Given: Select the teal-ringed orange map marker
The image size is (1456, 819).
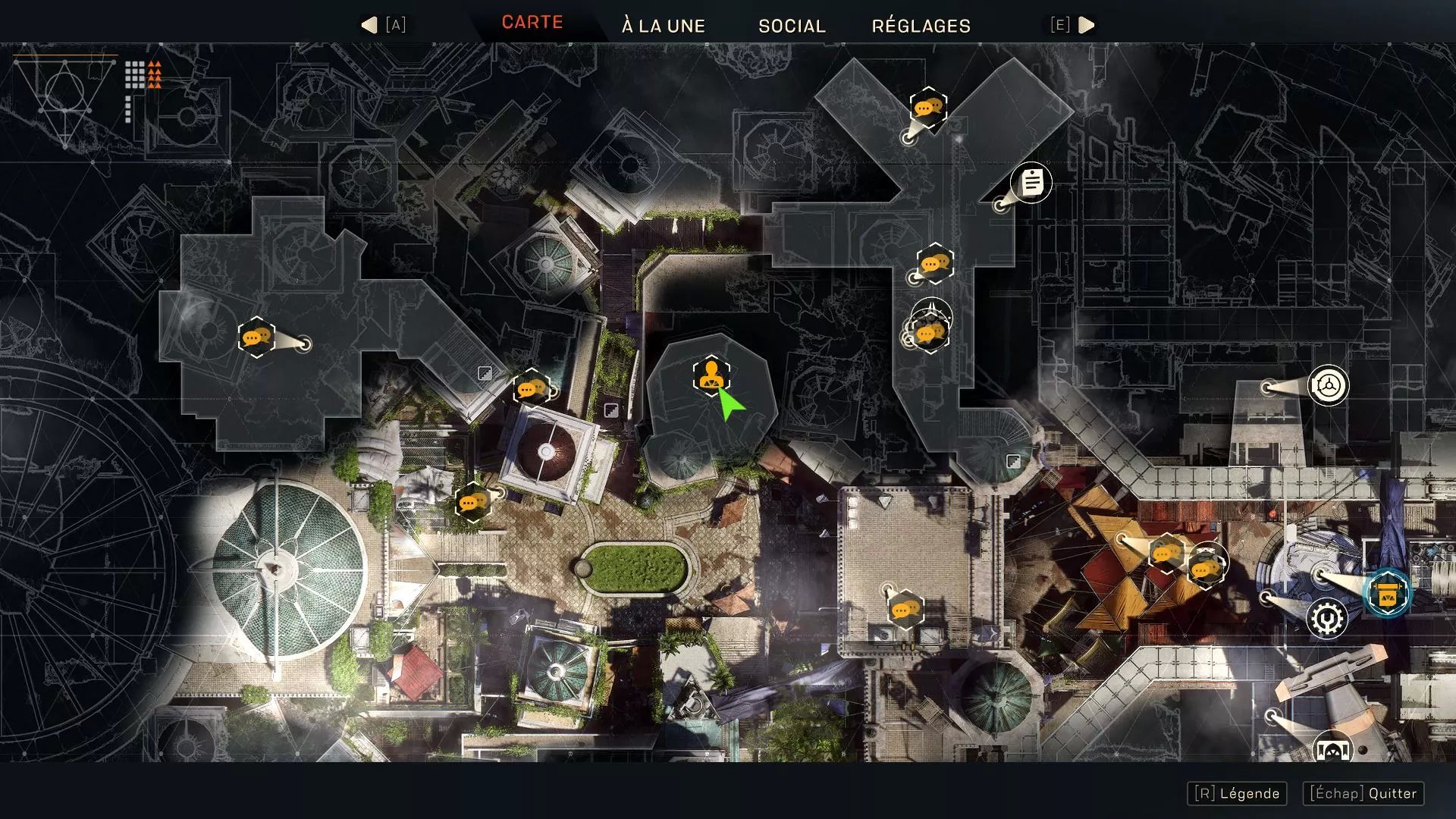Looking at the screenshot, I should [1387, 593].
